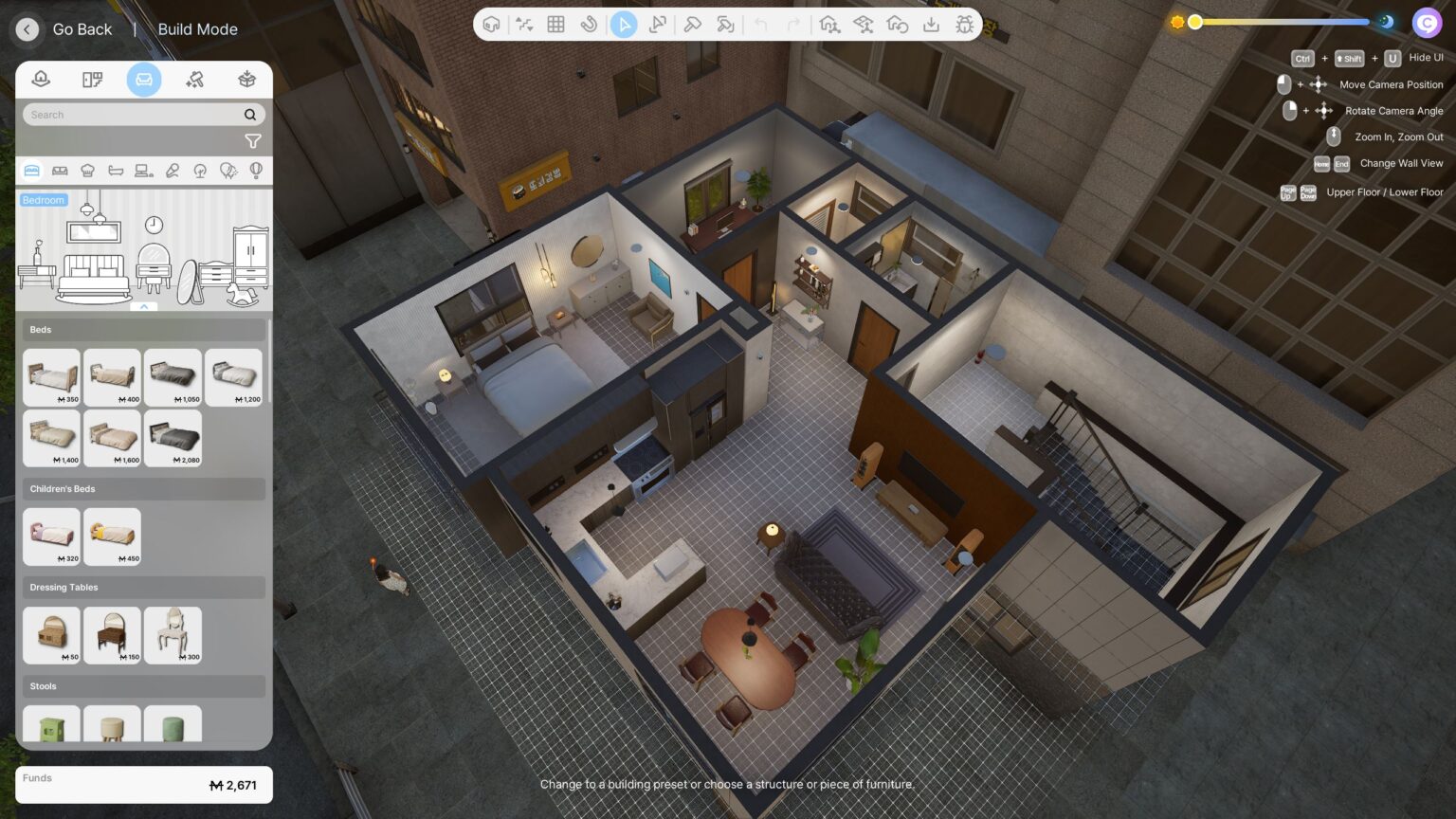Screen dimensions: 1456x819
Task: Click the furniture search field
Action: tap(133, 115)
